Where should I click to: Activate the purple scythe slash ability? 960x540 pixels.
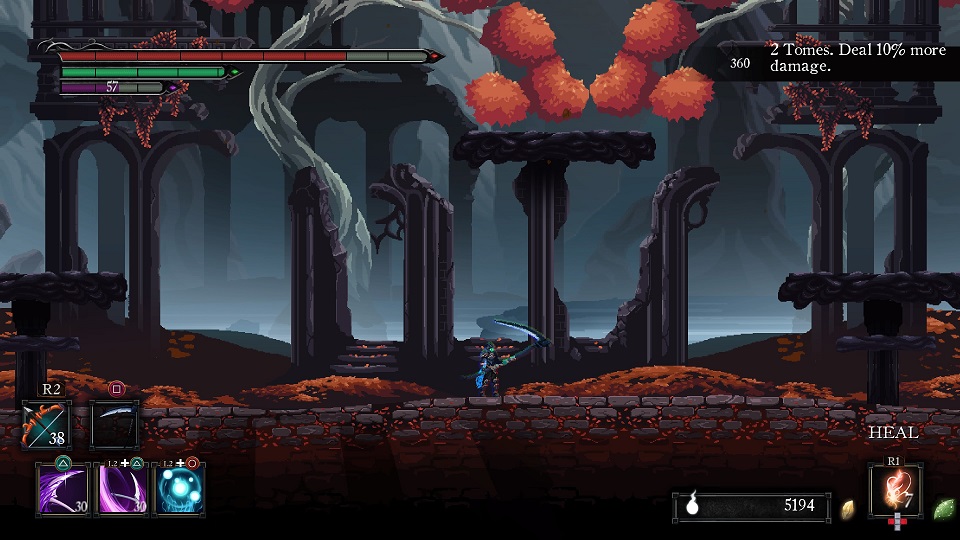point(63,490)
